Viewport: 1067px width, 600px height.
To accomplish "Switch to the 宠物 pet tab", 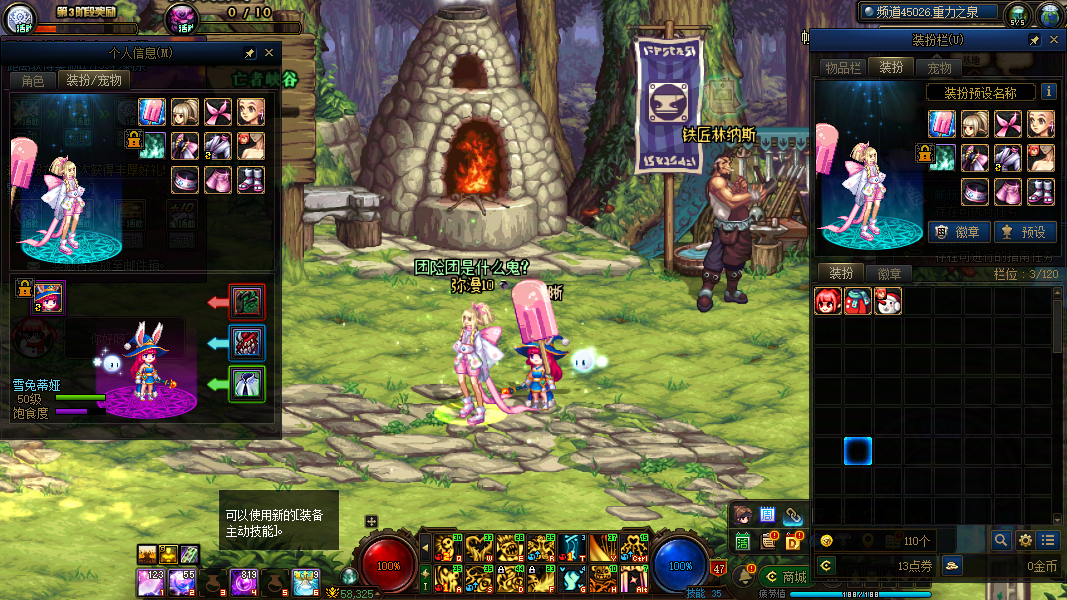I will click(940, 67).
